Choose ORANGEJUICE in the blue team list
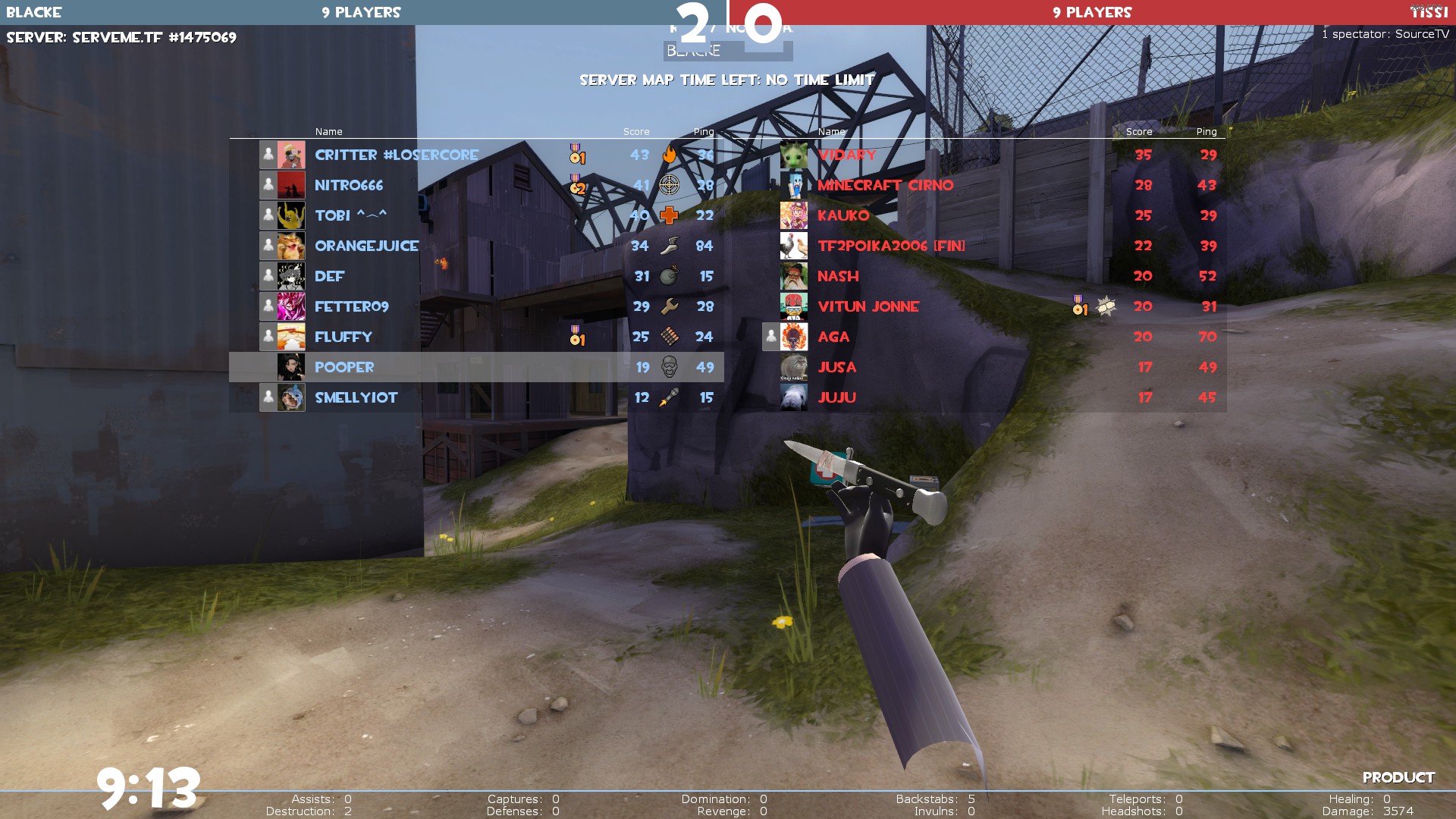Screen dimensions: 1456x819 coord(366,246)
